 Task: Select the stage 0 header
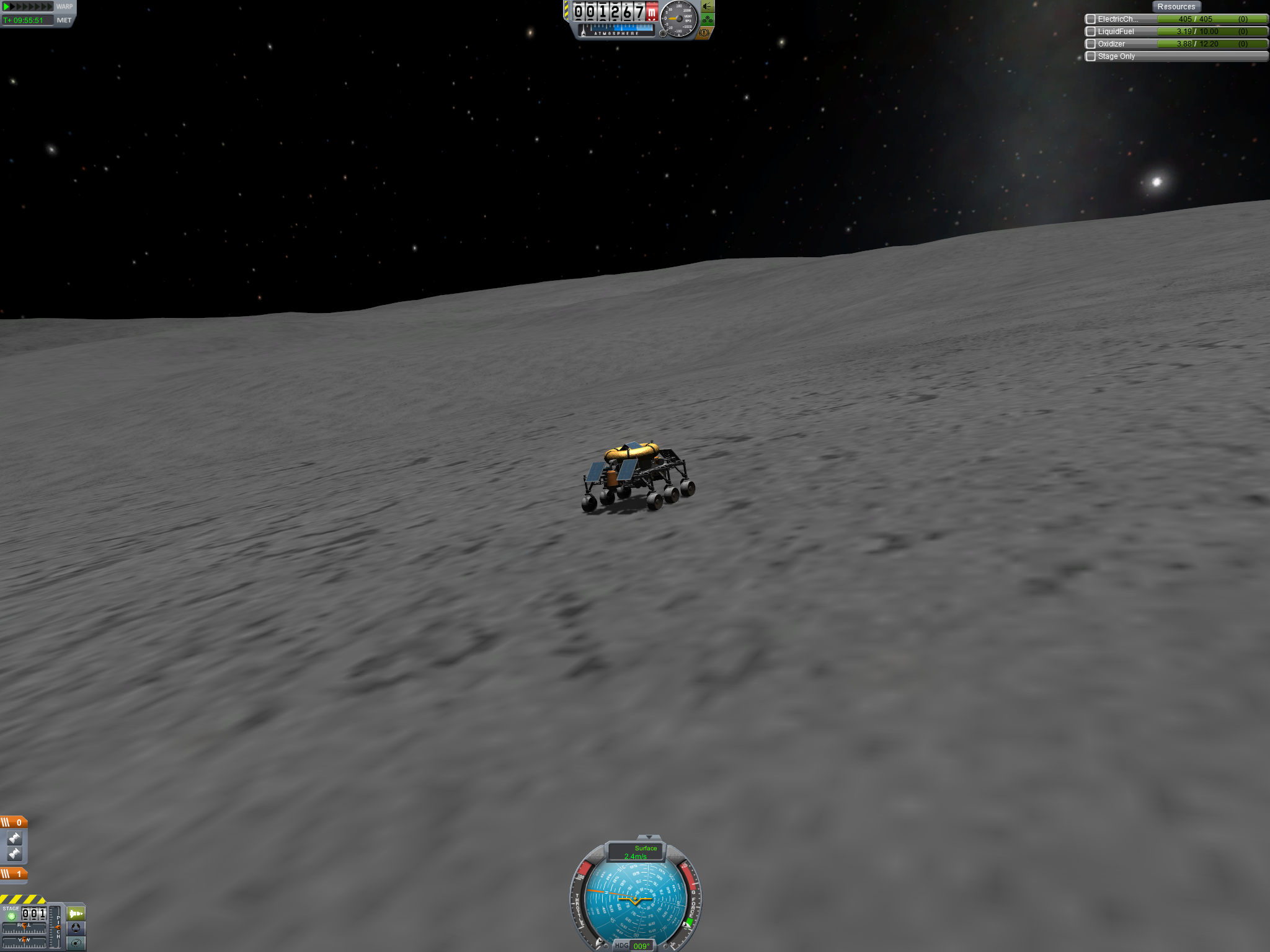click(14, 822)
